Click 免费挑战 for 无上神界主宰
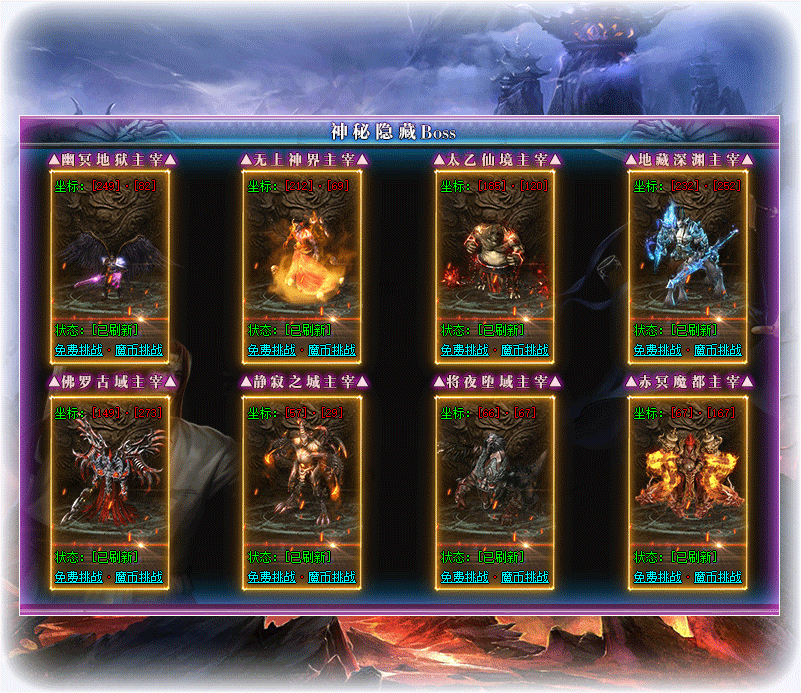Screen dimensions: 801x693 [x=271, y=350]
